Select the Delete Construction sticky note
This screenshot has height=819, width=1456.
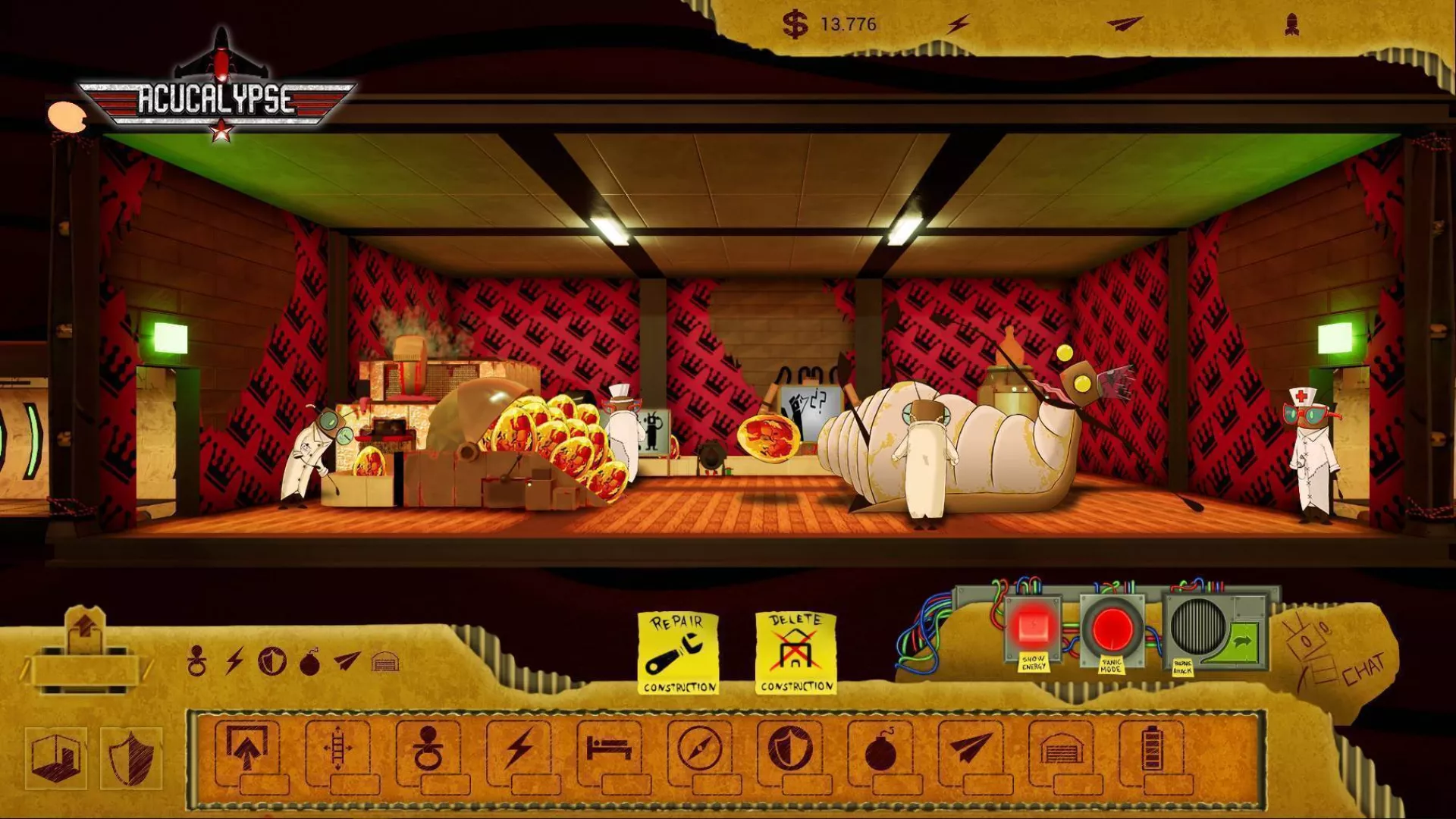pyautogui.click(x=796, y=653)
